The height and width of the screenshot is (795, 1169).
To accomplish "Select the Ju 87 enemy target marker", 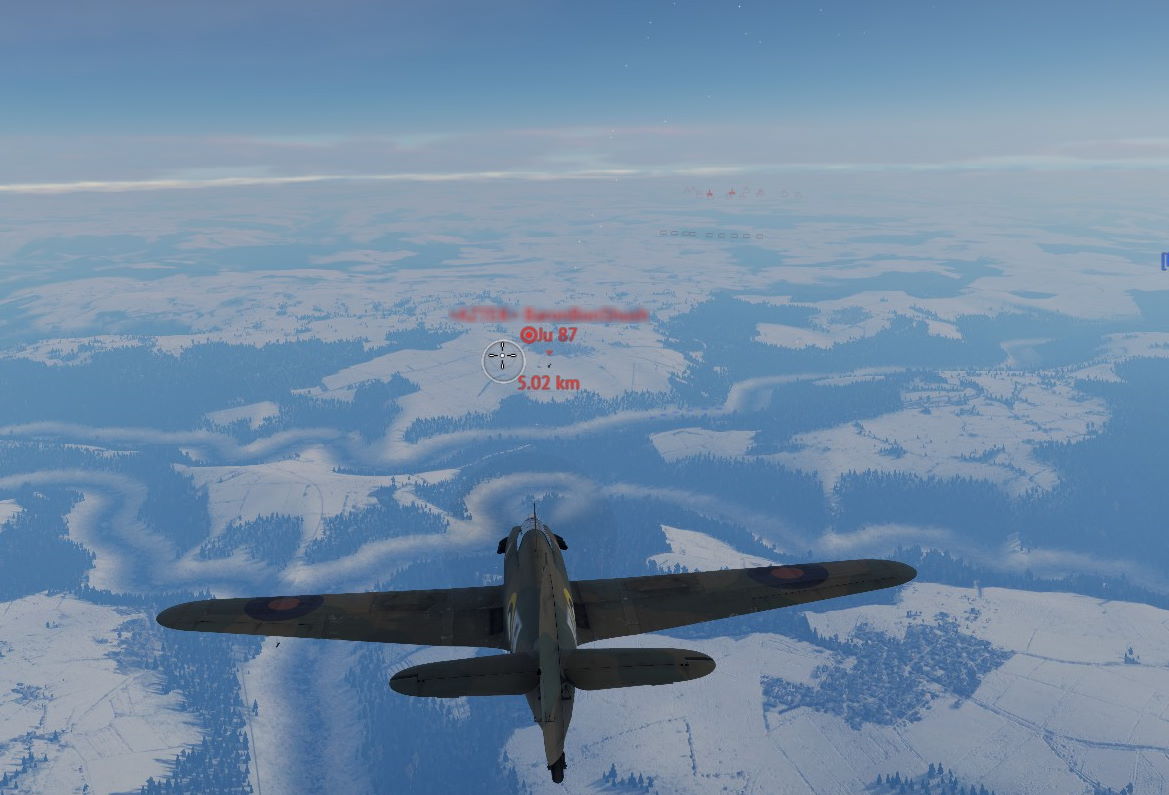I will (529, 335).
